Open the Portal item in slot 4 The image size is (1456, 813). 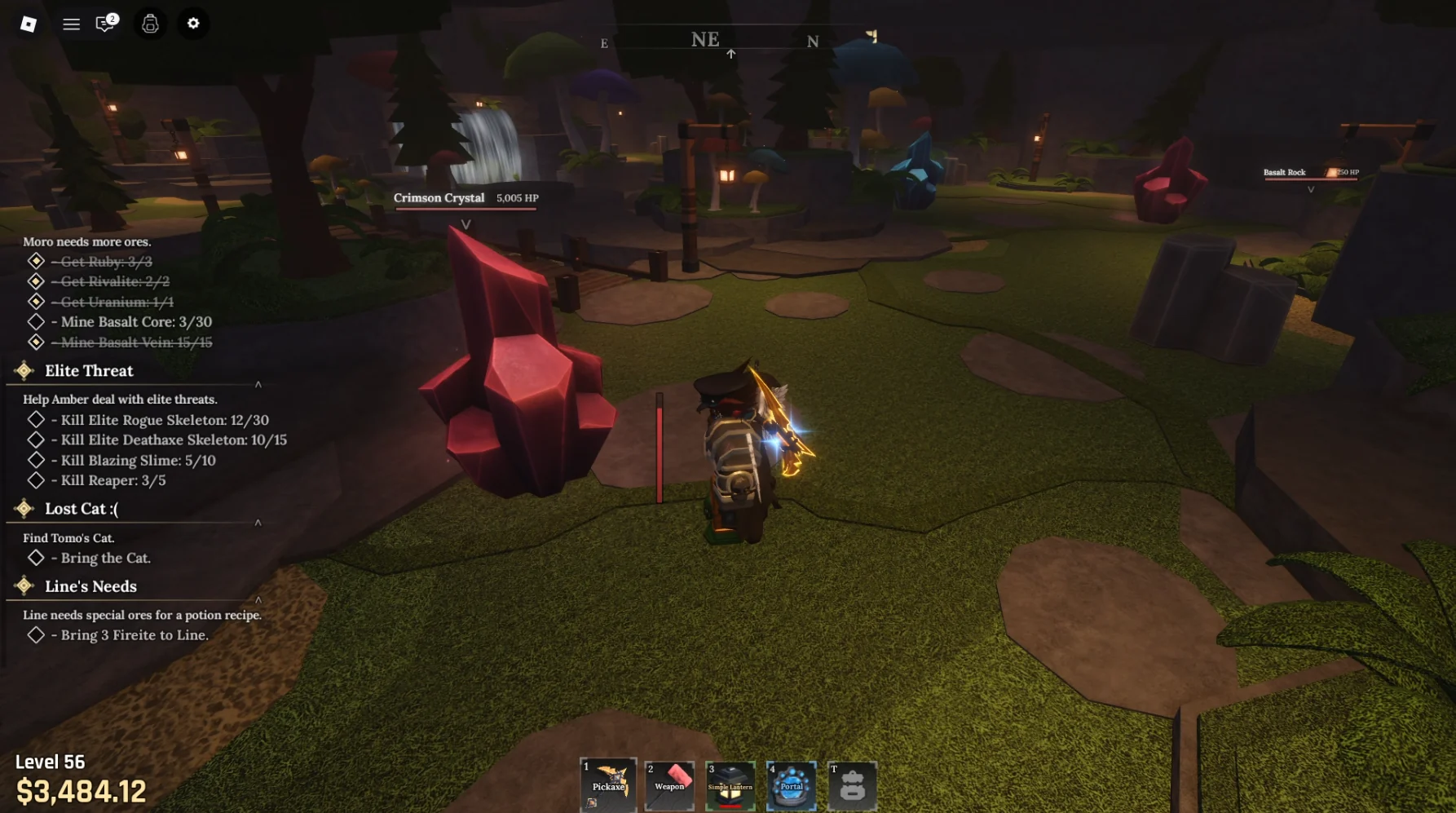(x=792, y=785)
